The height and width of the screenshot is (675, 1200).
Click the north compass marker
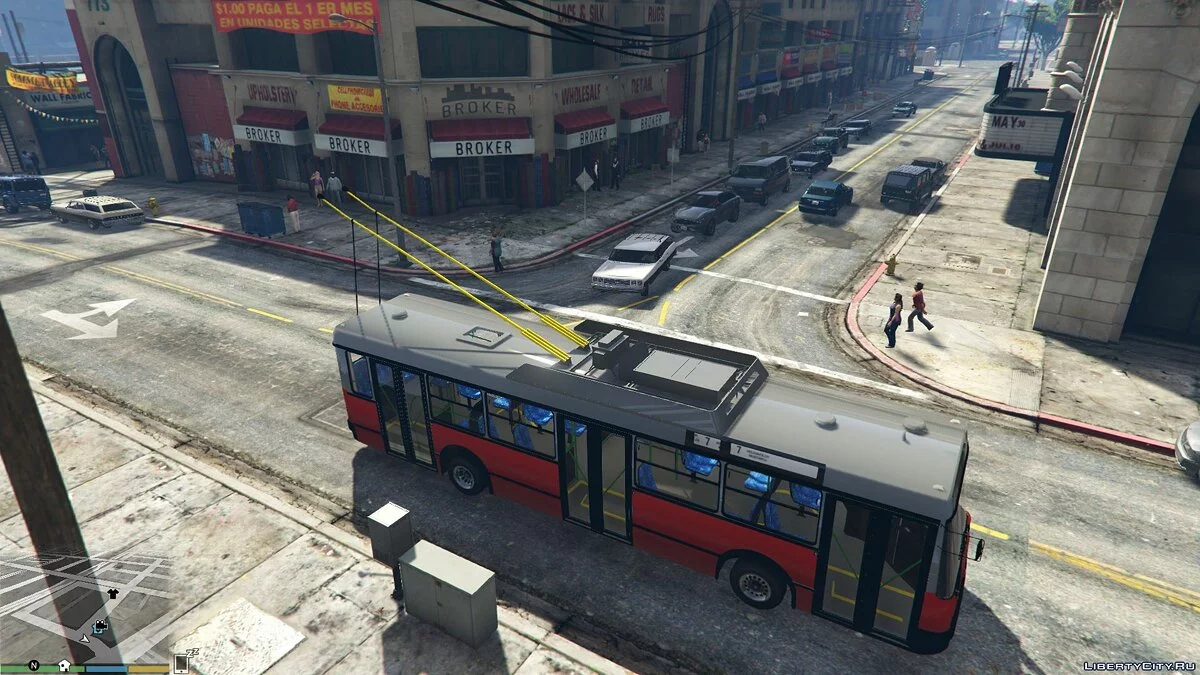[33, 665]
